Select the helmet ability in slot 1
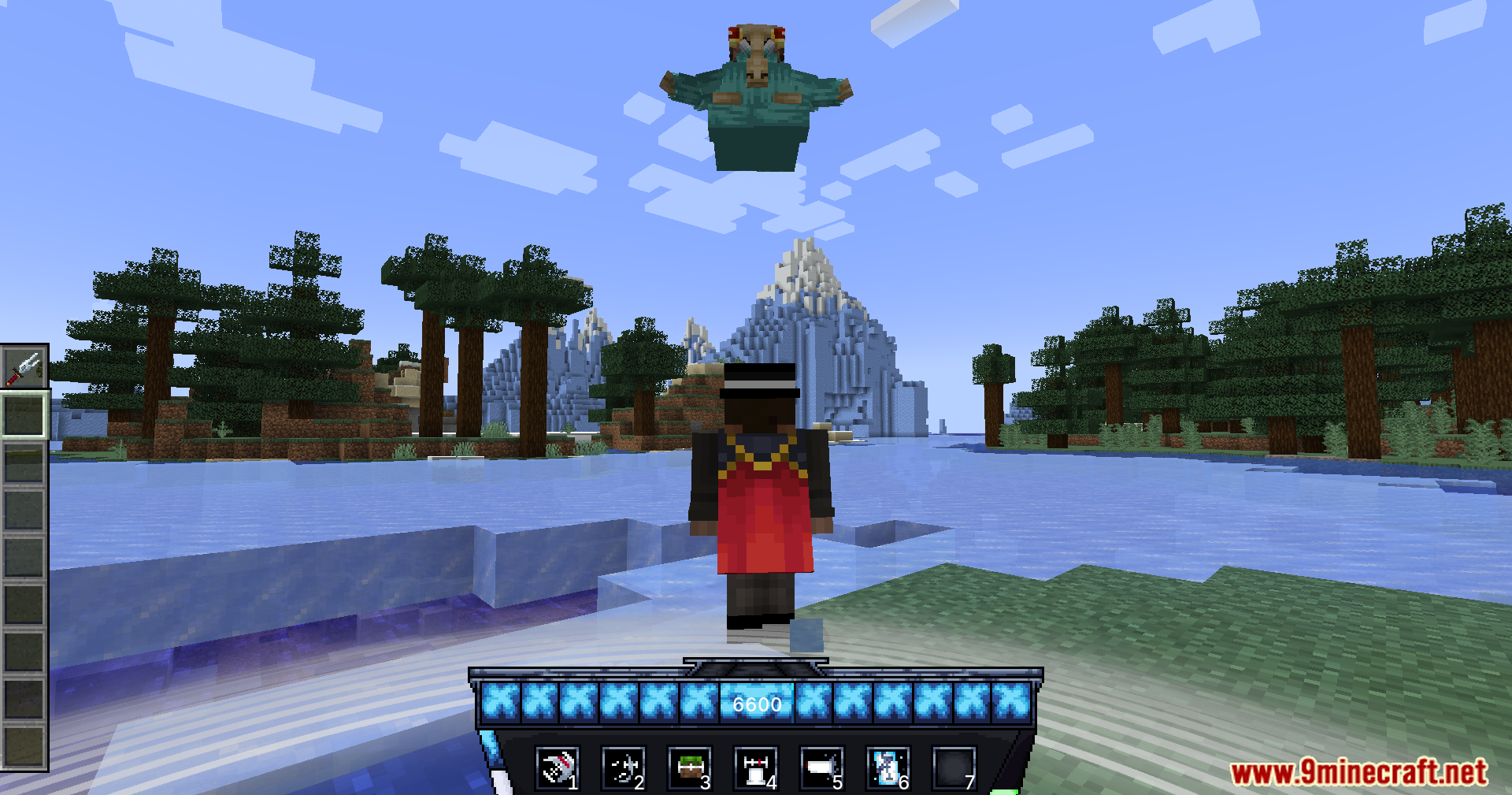Screen dimensions: 1512x795 click(557, 768)
